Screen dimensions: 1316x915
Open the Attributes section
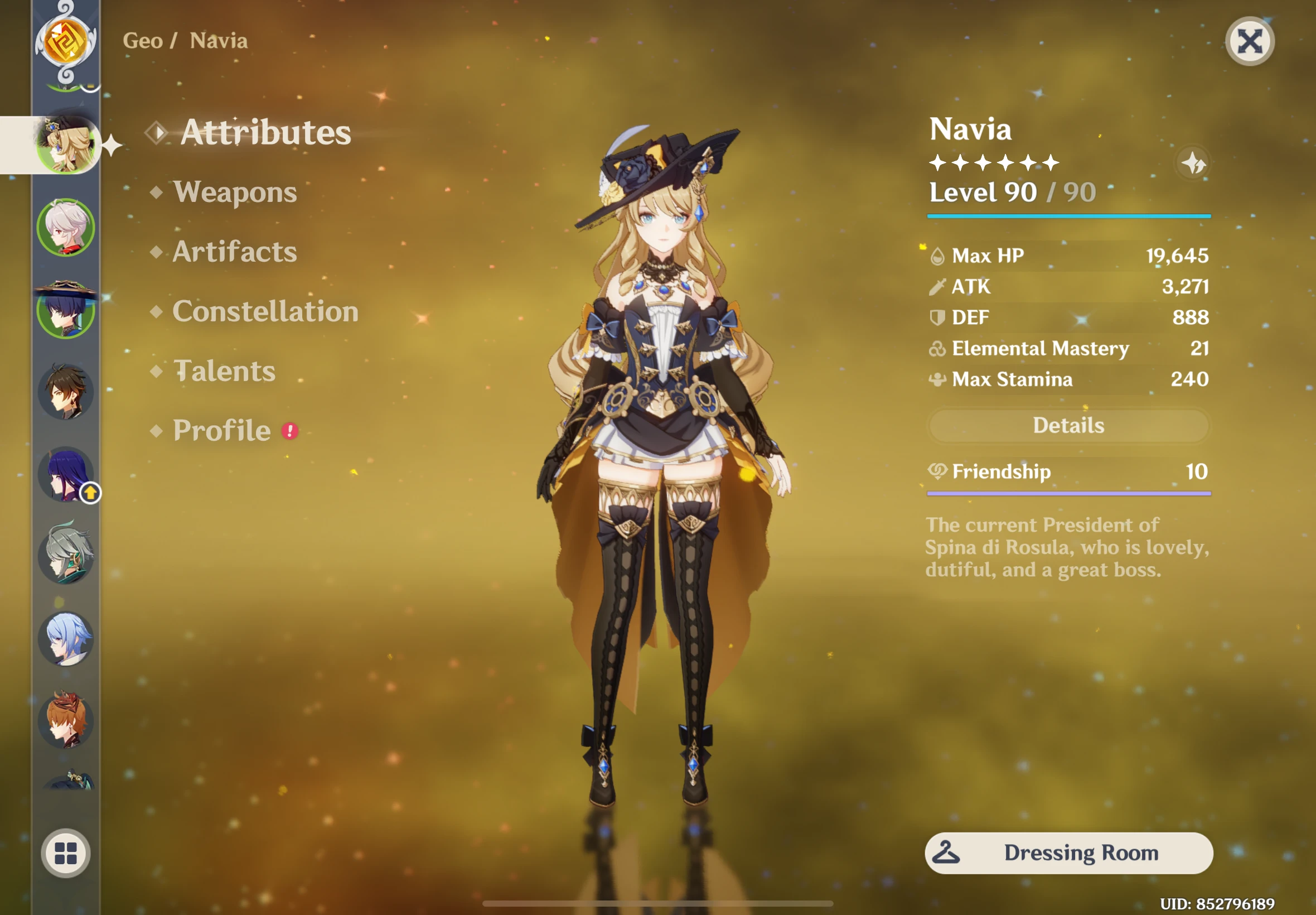point(265,132)
